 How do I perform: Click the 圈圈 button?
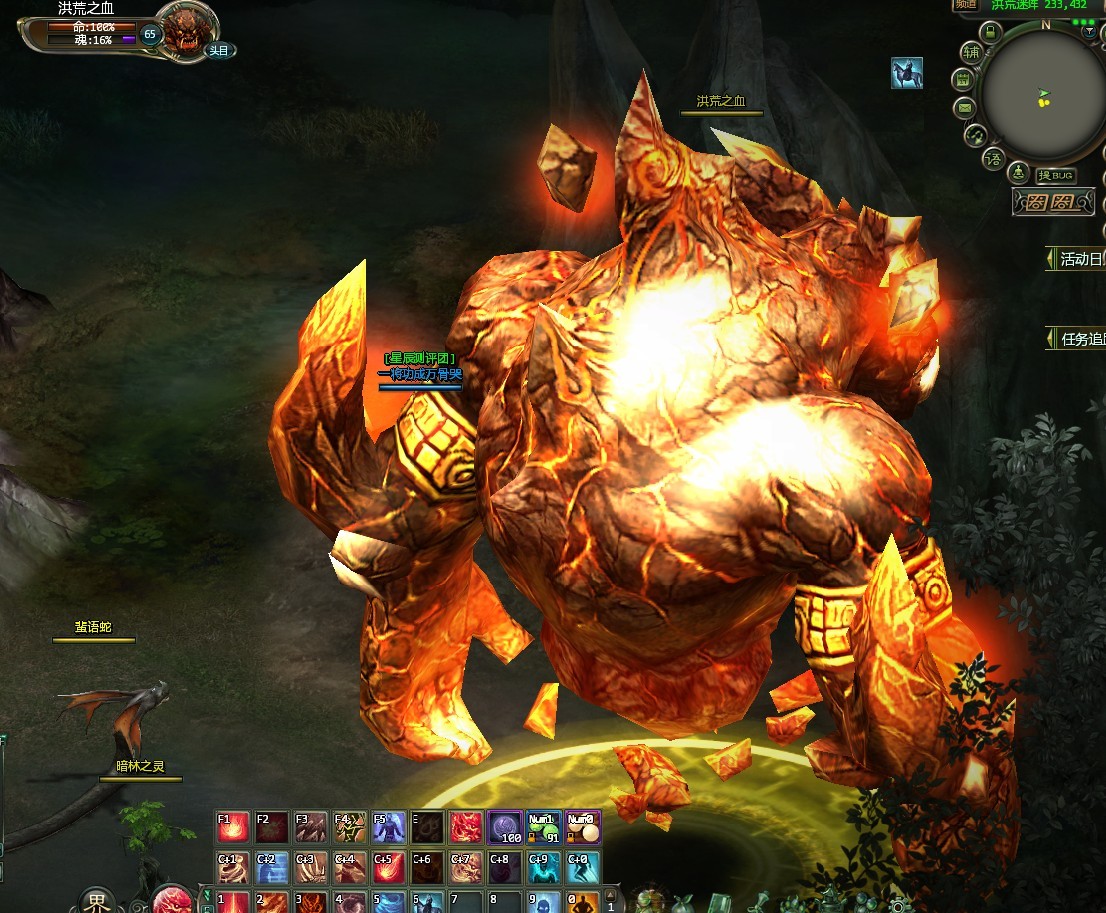[x=1045, y=203]
